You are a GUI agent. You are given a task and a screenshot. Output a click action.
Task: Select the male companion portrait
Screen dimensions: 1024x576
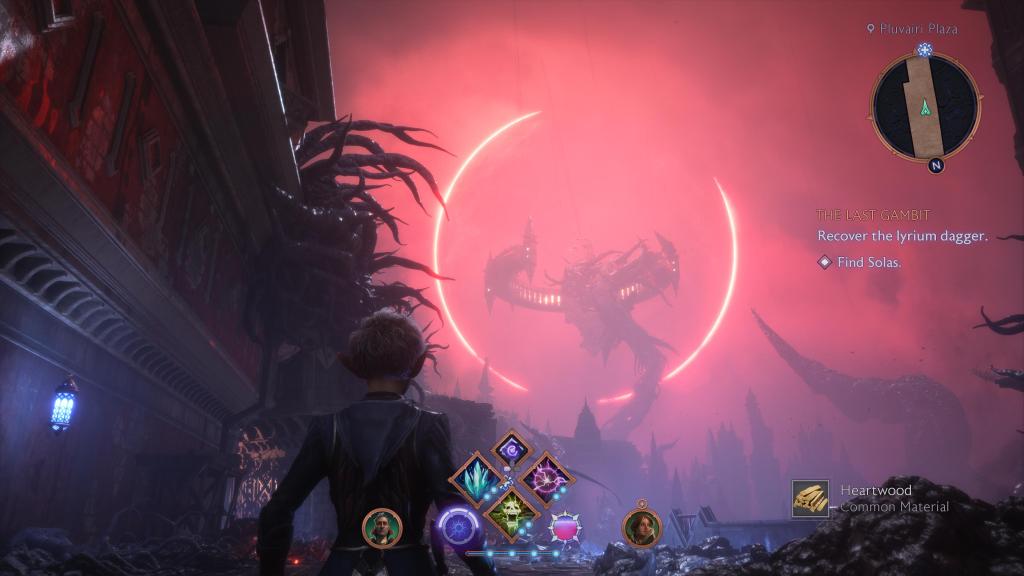pyautogui.click(x=382, y=527)
